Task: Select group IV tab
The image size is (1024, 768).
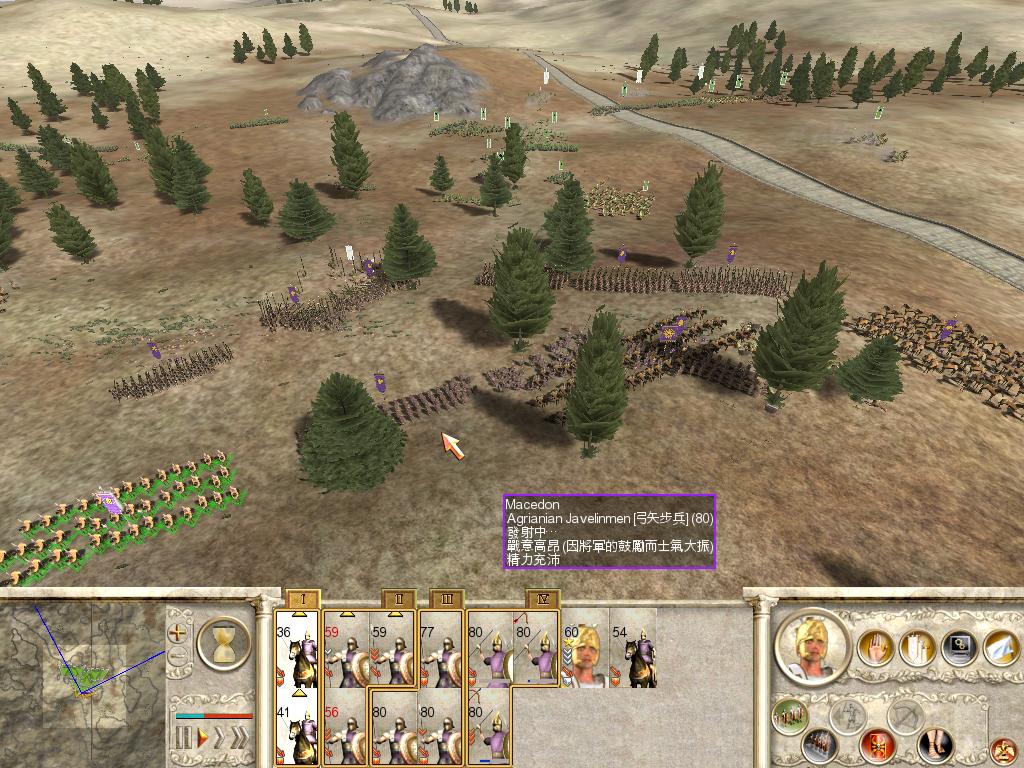Action: coord(542,599)
